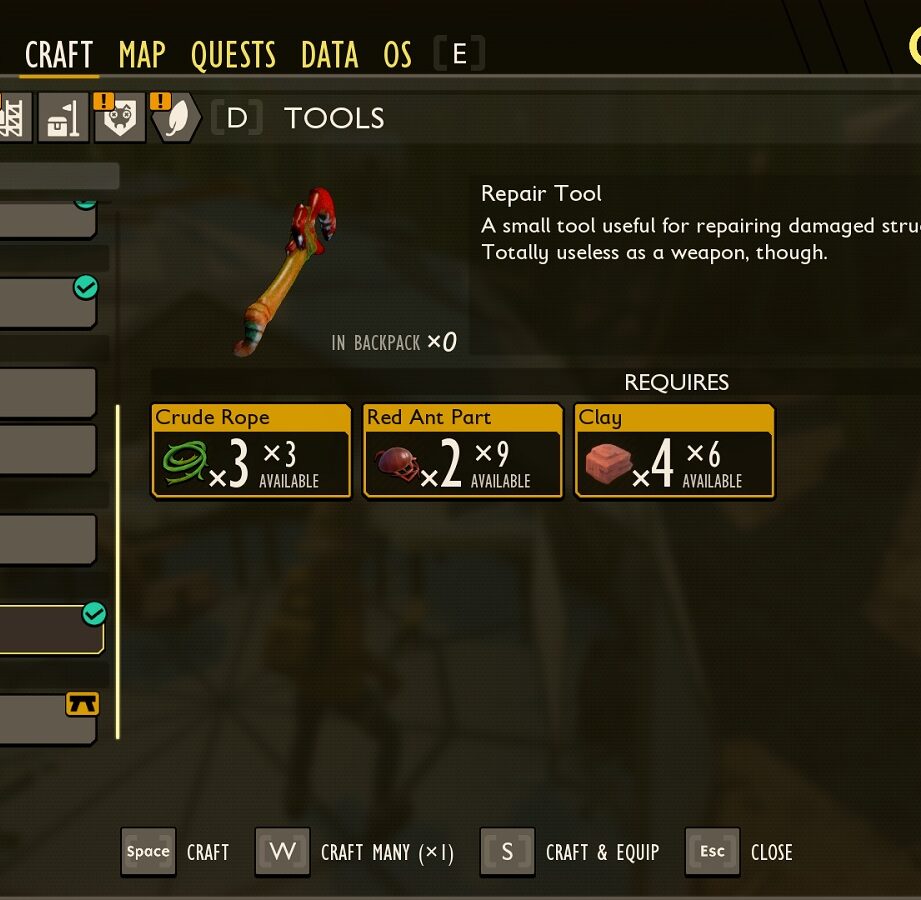Close the crafting menu

coord(739,852)
